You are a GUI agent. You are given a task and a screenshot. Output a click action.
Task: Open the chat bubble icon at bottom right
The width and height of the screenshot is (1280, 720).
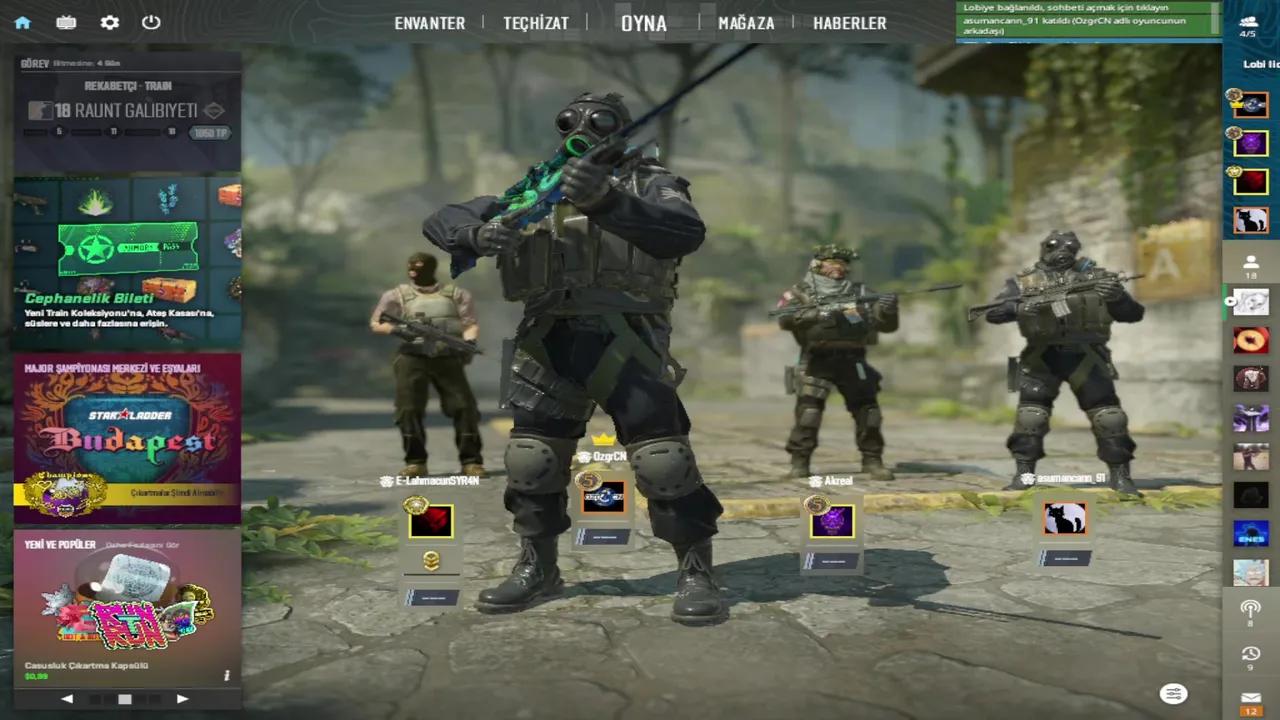point(1173,693)
